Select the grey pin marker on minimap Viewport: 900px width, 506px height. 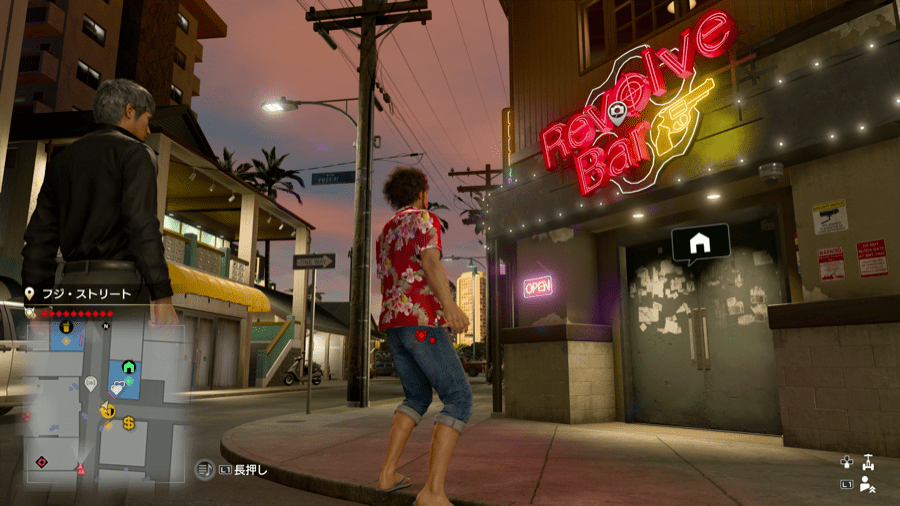point(90,383)
